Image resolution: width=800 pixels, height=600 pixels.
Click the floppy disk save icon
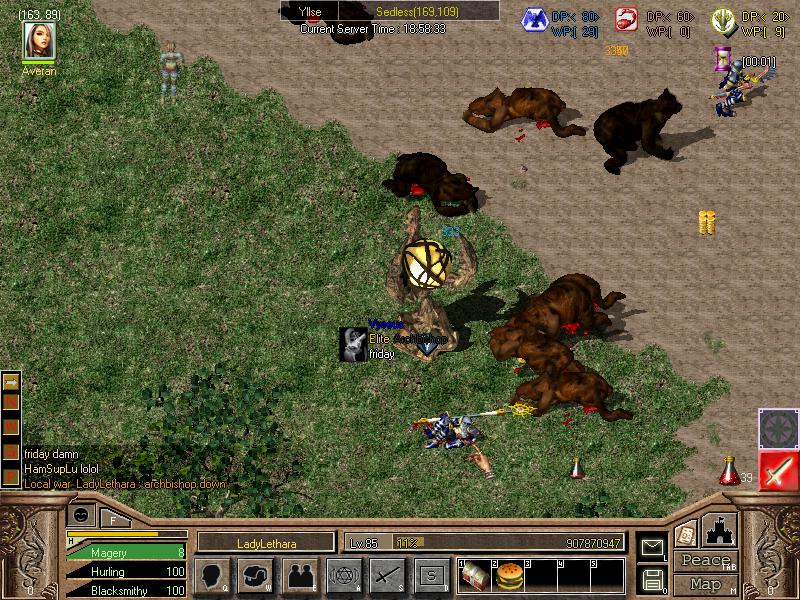pyautogui.click(x=653, y=578)
